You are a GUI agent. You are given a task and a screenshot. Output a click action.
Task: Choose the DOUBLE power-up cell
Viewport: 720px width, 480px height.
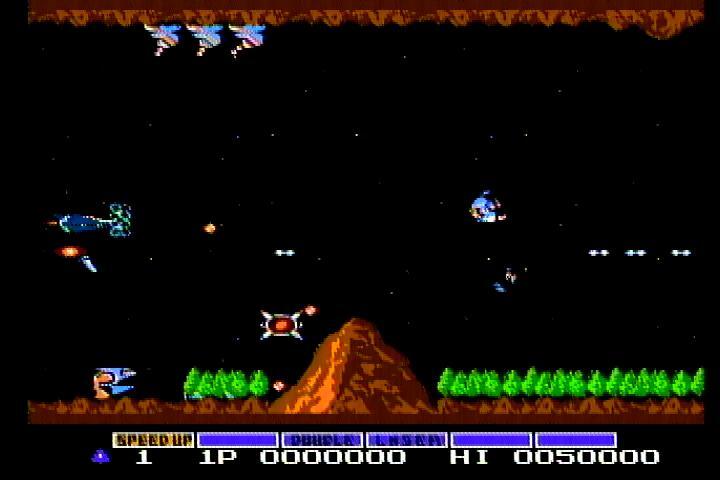tap(322, 440)
